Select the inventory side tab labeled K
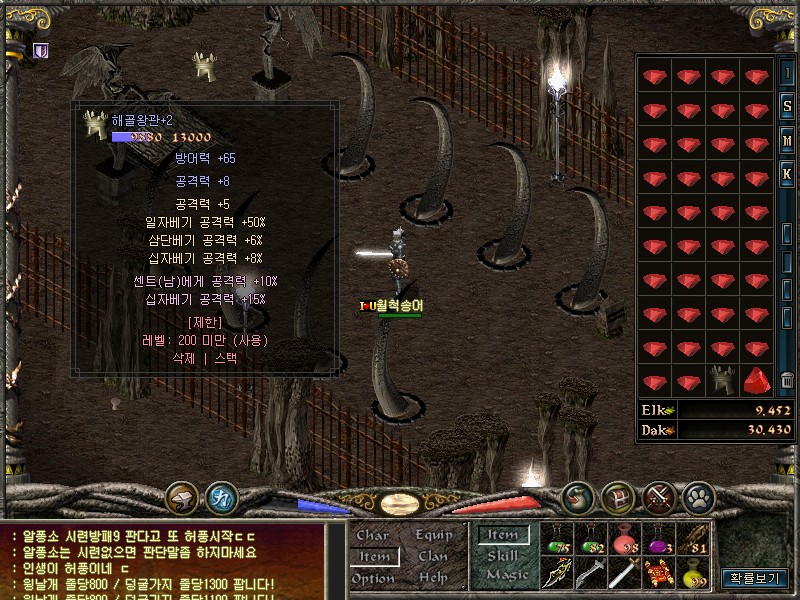The image size is (800, 600). tap(788, 175)
